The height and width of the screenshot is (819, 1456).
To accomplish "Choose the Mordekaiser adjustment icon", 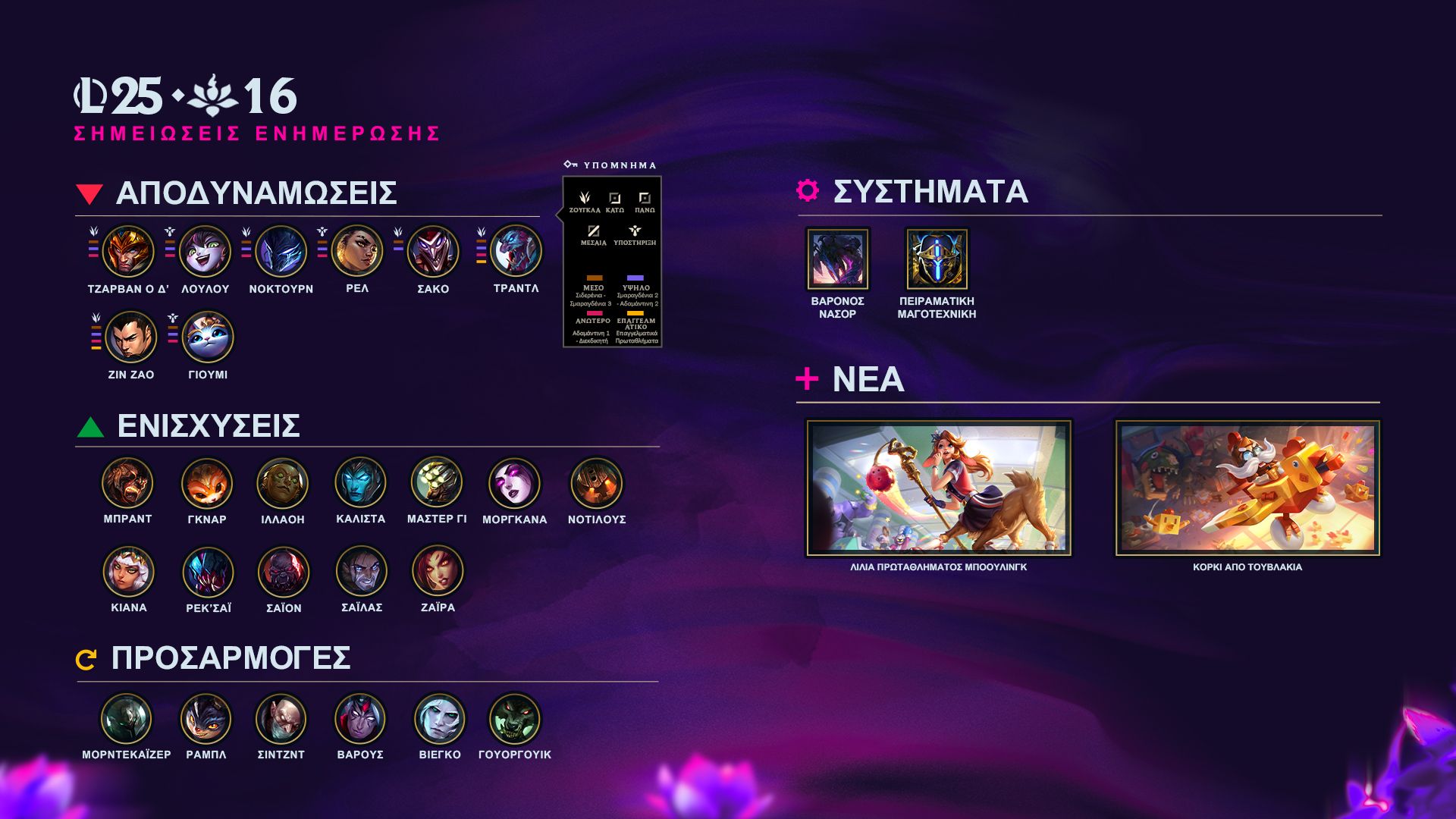I will coord(127,719).
